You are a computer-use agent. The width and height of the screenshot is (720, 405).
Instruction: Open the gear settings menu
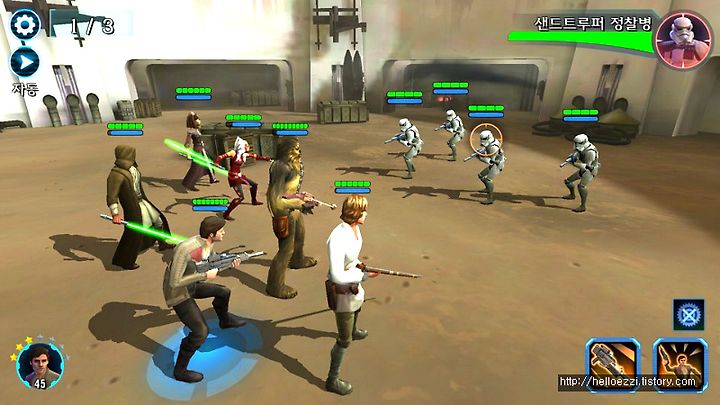[x=25, y=24]
